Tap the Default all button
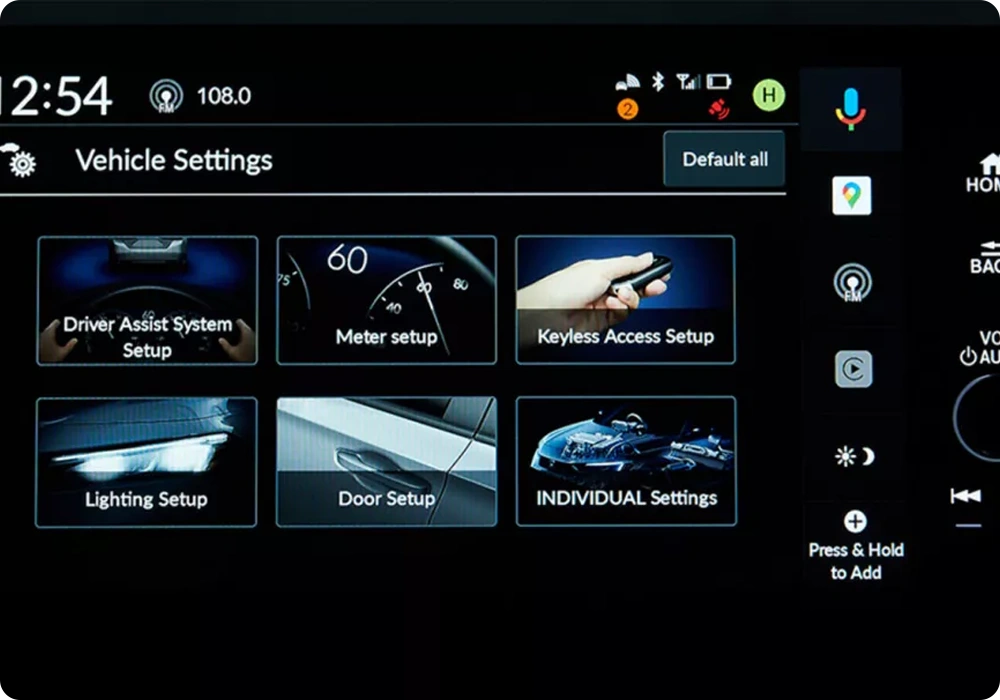This screenshot has width=1000, height=700. pyautogui.click(x=725, y=159)
